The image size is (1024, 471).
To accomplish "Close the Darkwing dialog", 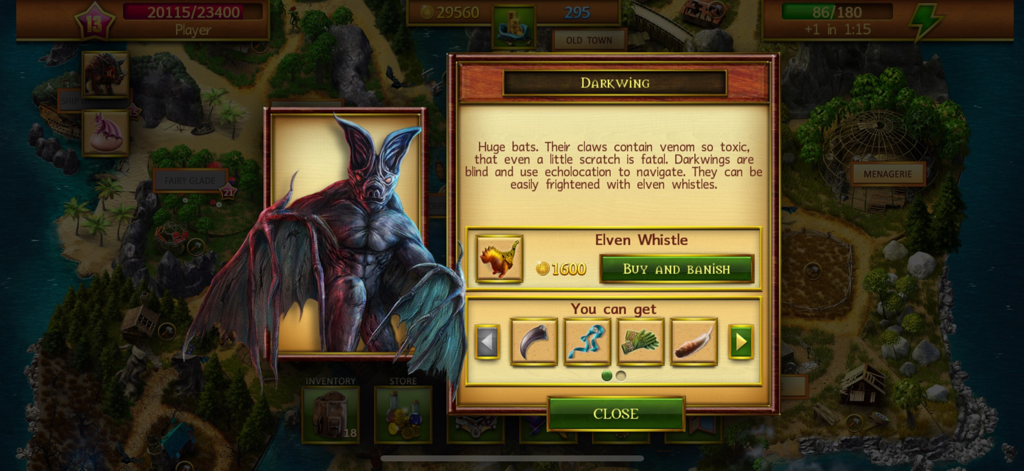I will click(x=615, y=413).
